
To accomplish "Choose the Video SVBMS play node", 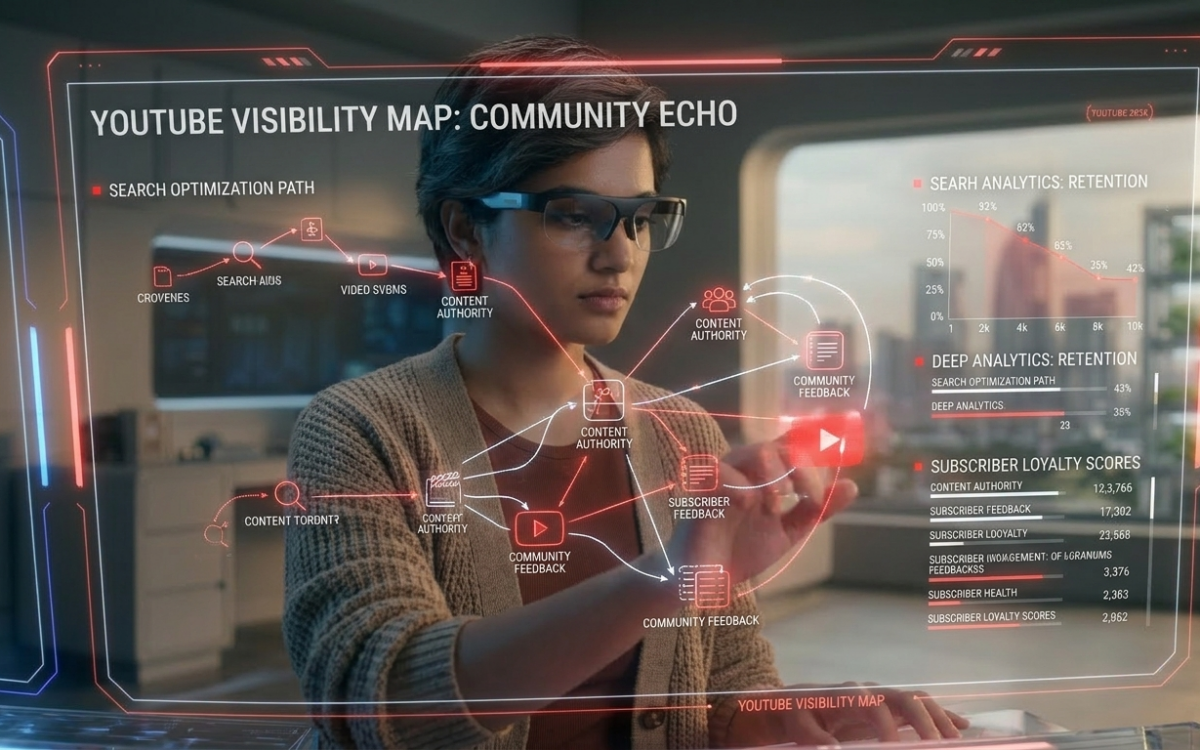I will pos(372,265).
